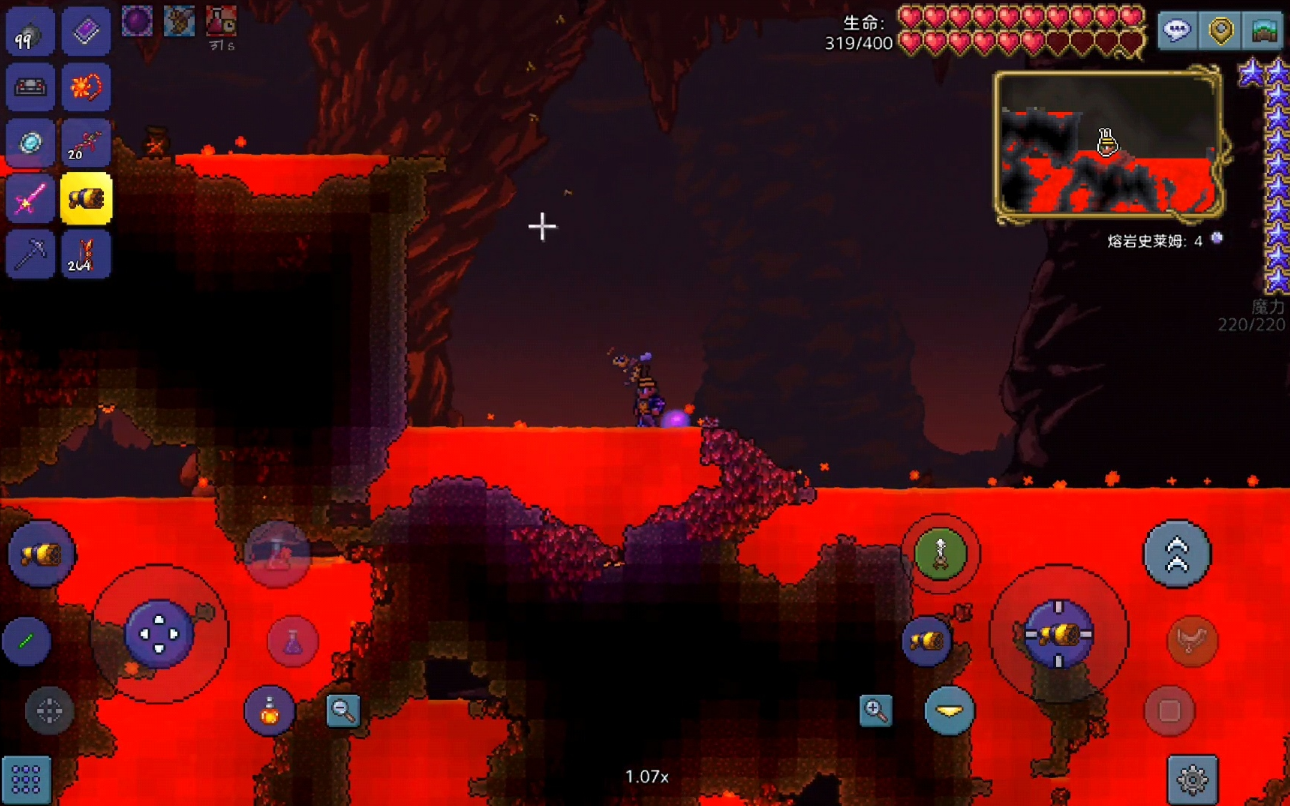Fire the grappling hook button
This screenshot has height=806, width=1290.
click(x=940, y=554)
